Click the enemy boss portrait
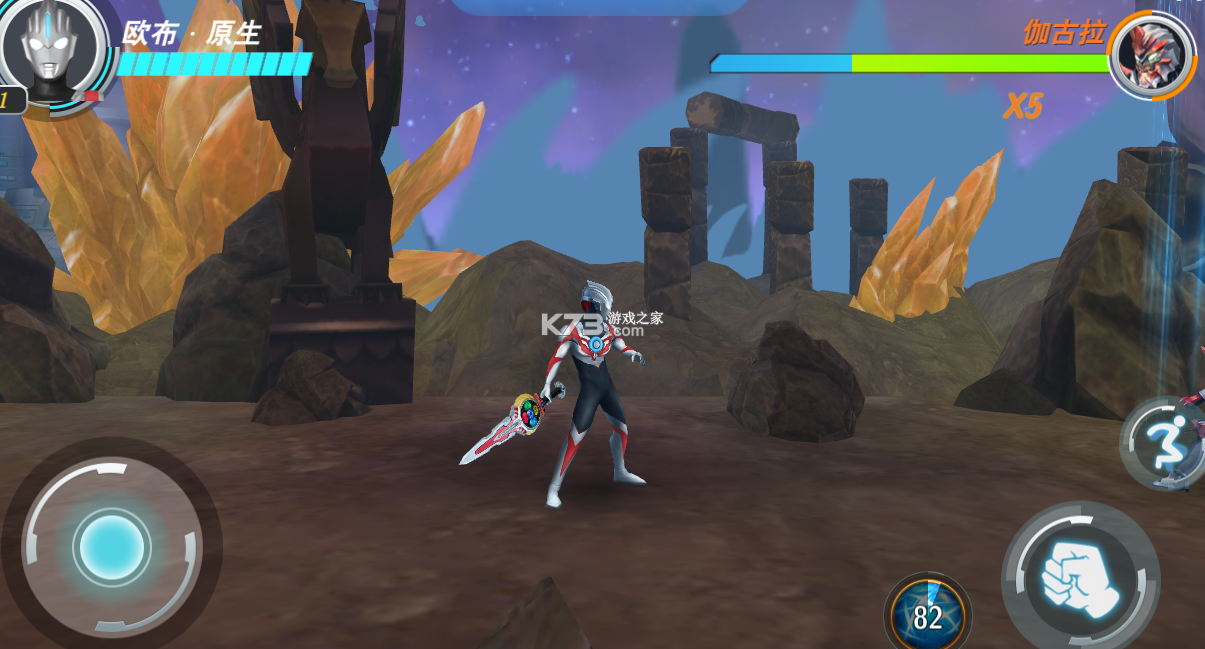Viewport: 1205px width, 649px height. coord(1151,54)
